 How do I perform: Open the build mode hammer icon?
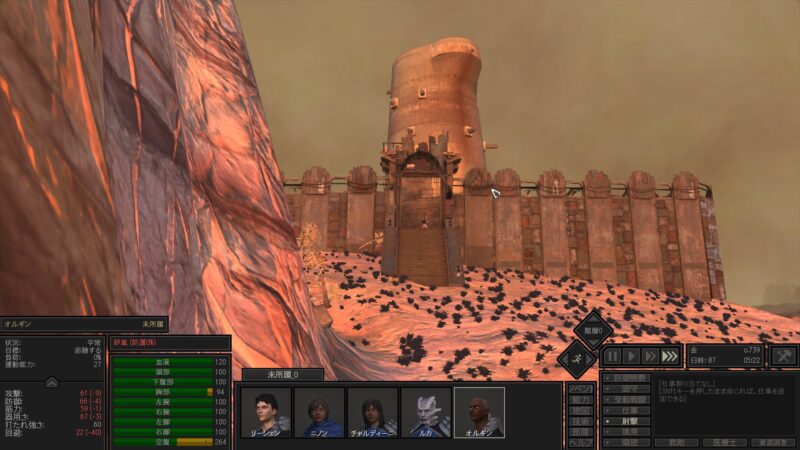tap(785, 356)
